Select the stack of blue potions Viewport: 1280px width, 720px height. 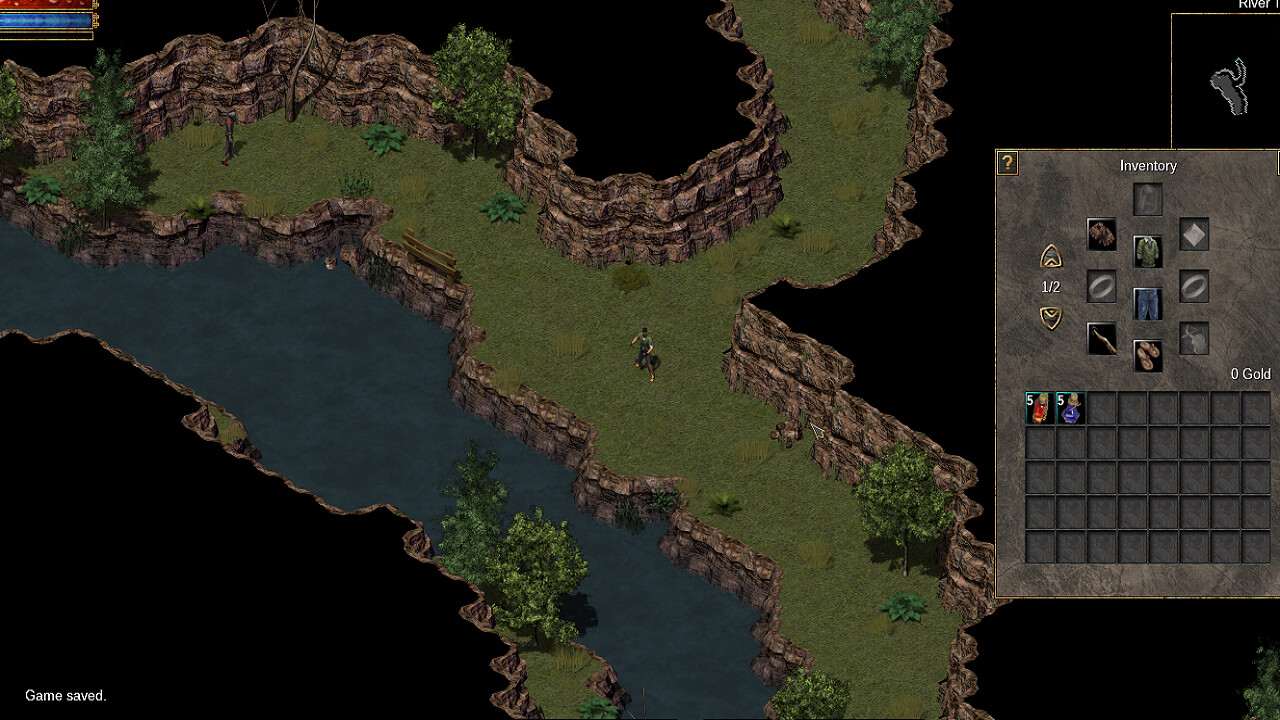pos(1071,407)
